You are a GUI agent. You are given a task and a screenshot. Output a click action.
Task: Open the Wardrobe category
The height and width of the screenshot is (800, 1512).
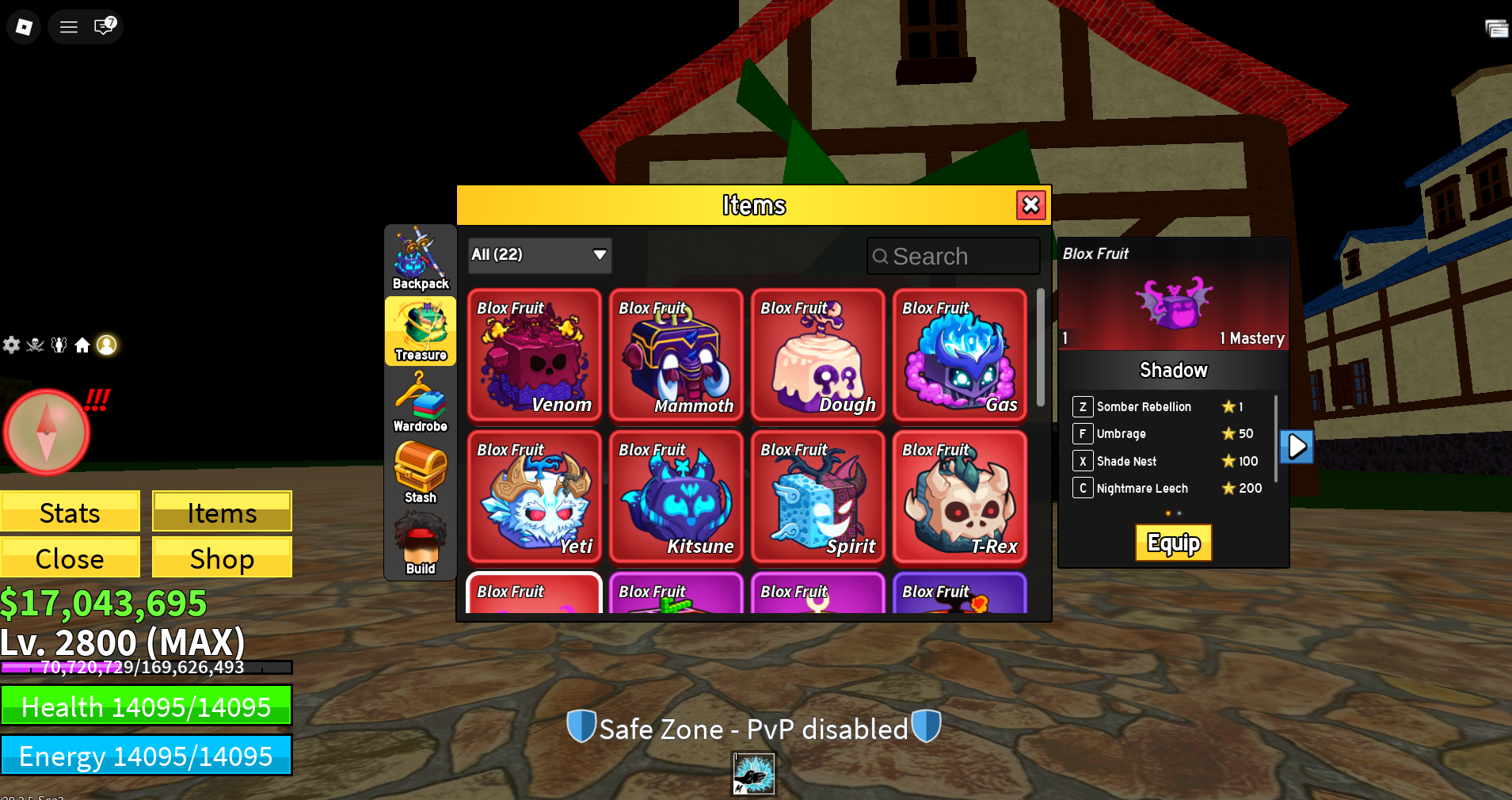421,402
